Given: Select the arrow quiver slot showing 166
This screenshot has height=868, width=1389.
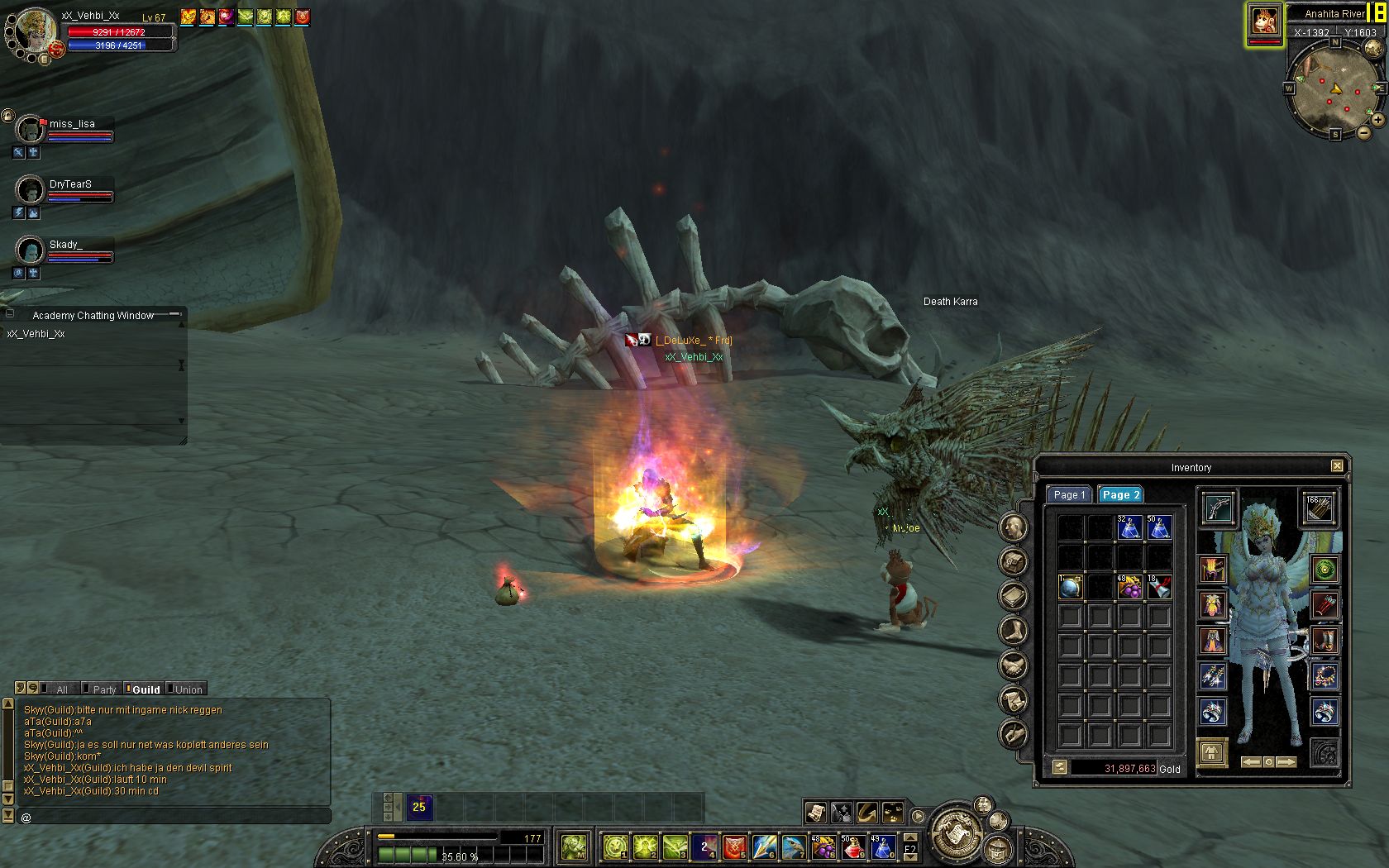Looking at the screenshot, I should coord(1319,508).
